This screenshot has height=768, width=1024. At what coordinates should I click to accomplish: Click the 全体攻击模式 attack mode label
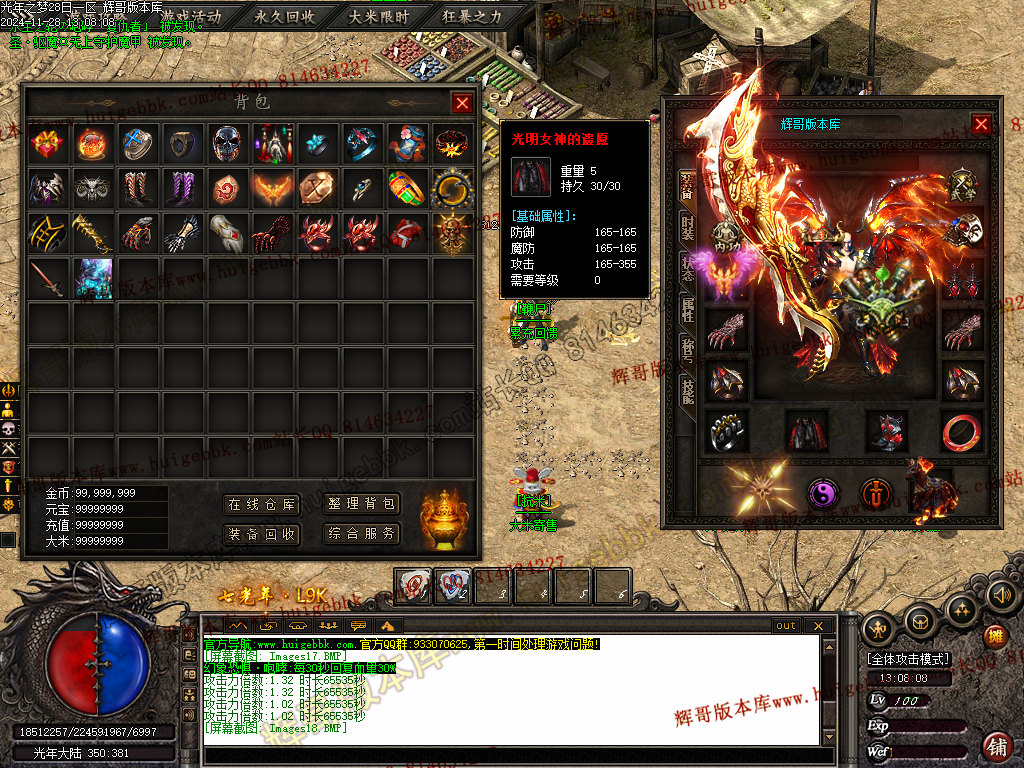pyautogui.click(x=909, y=660)
